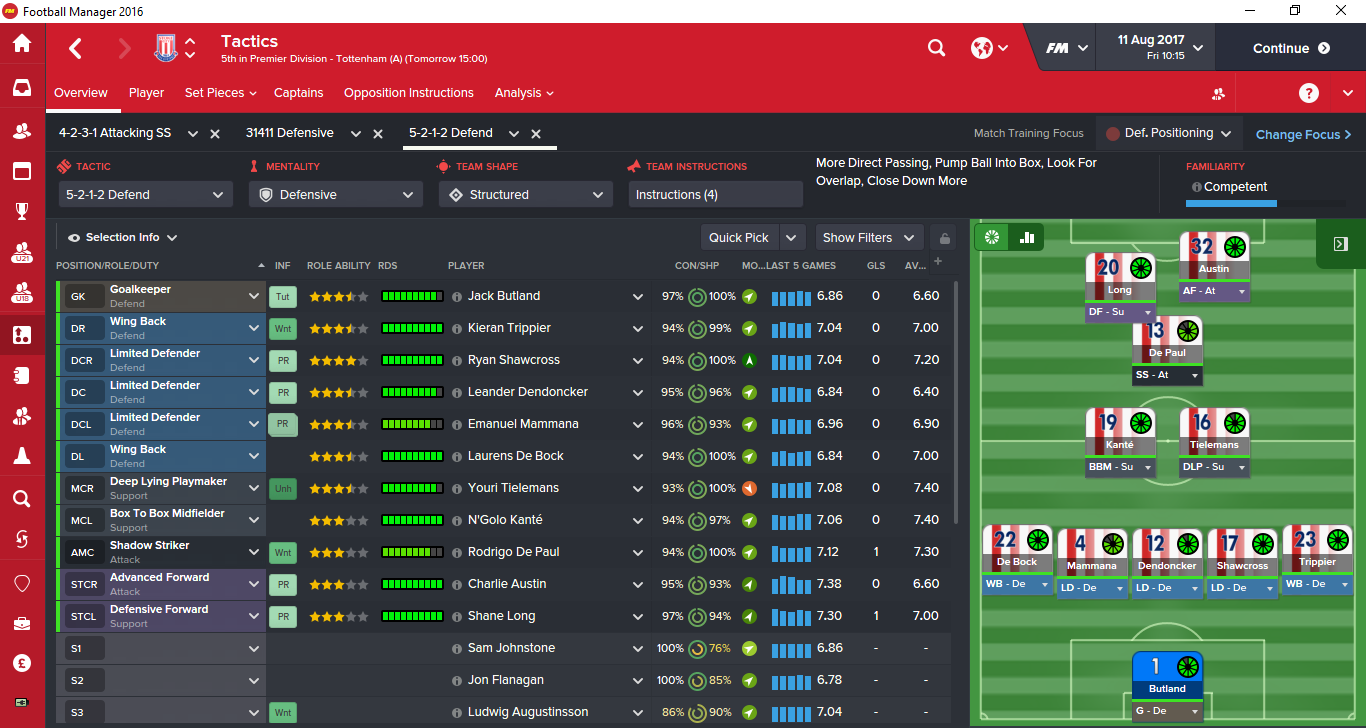Open backroom staff icon near the tab bar
The height and width of the screenshot is (728, 1366).
click(x=1218, y=93)
